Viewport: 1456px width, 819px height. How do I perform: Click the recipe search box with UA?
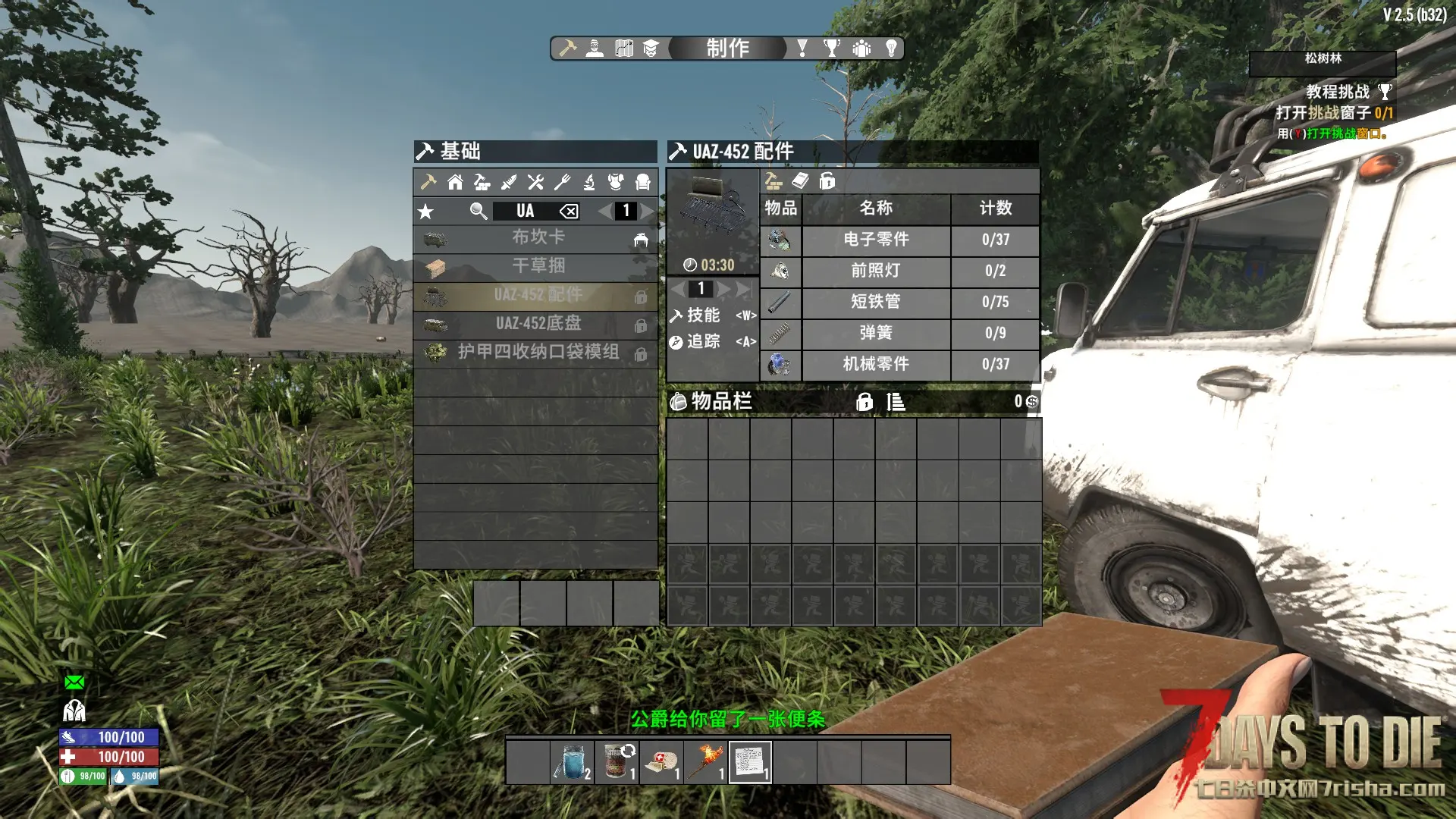point(526,212)
